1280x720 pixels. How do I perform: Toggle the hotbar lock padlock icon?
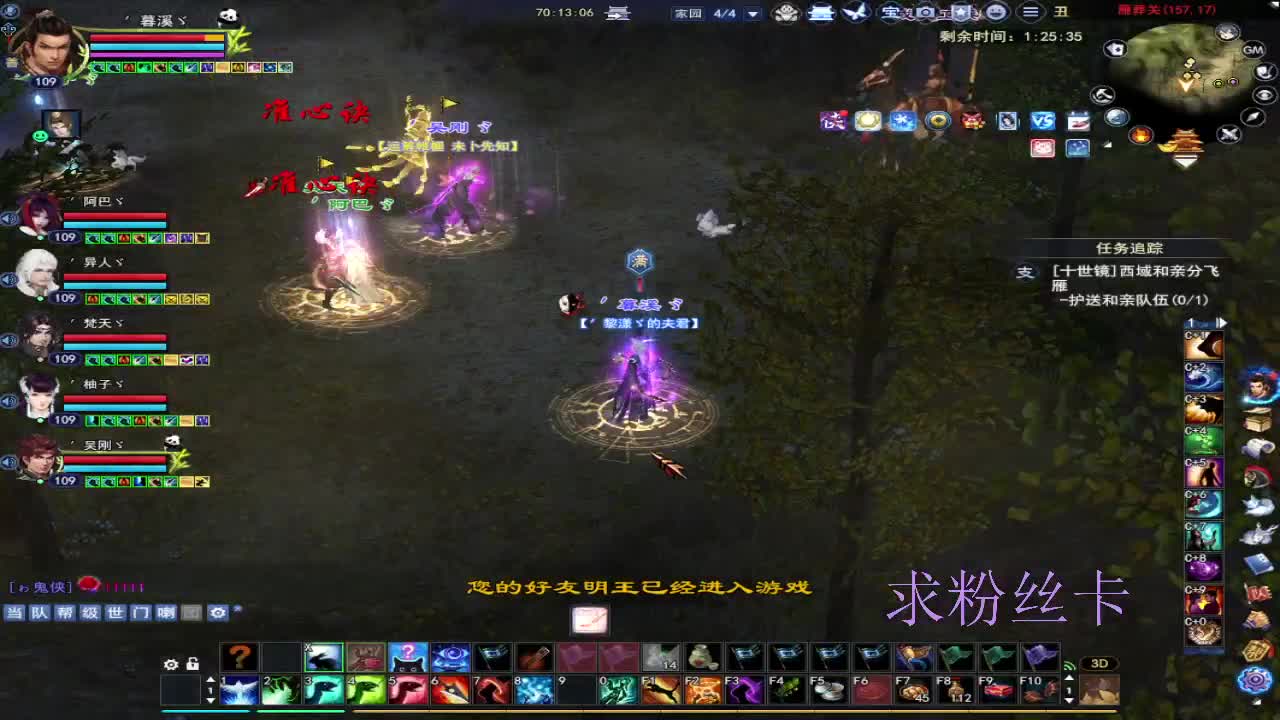click(x=192, y=663)
